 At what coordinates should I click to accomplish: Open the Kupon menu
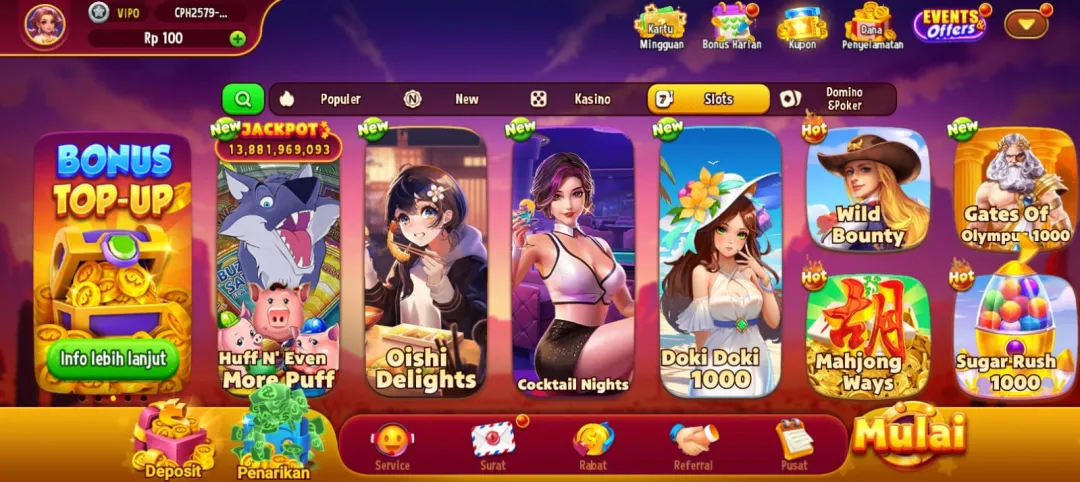pos(801,25)
